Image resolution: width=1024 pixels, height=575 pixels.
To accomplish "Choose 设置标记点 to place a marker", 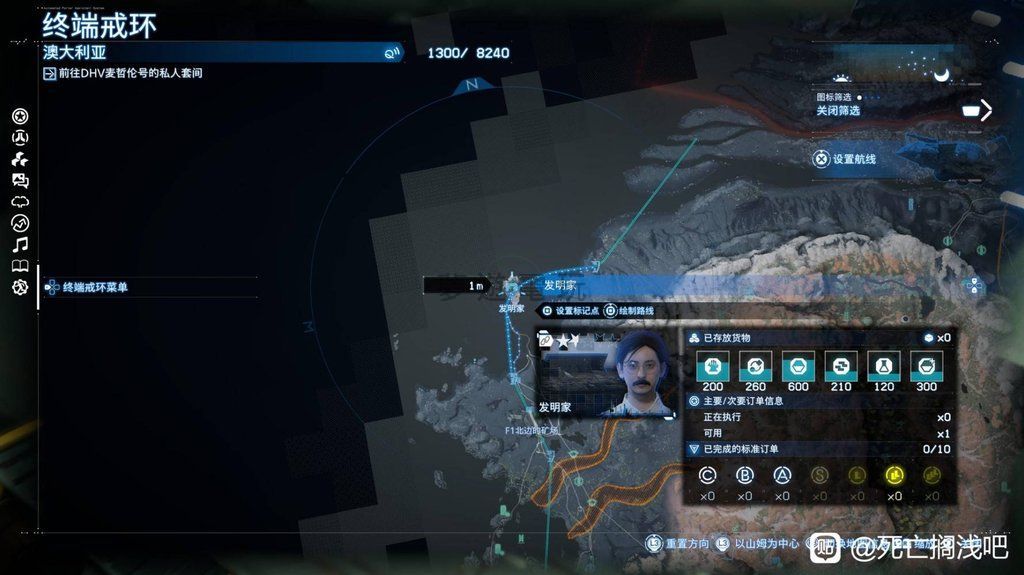I will (x=571, y=311).
